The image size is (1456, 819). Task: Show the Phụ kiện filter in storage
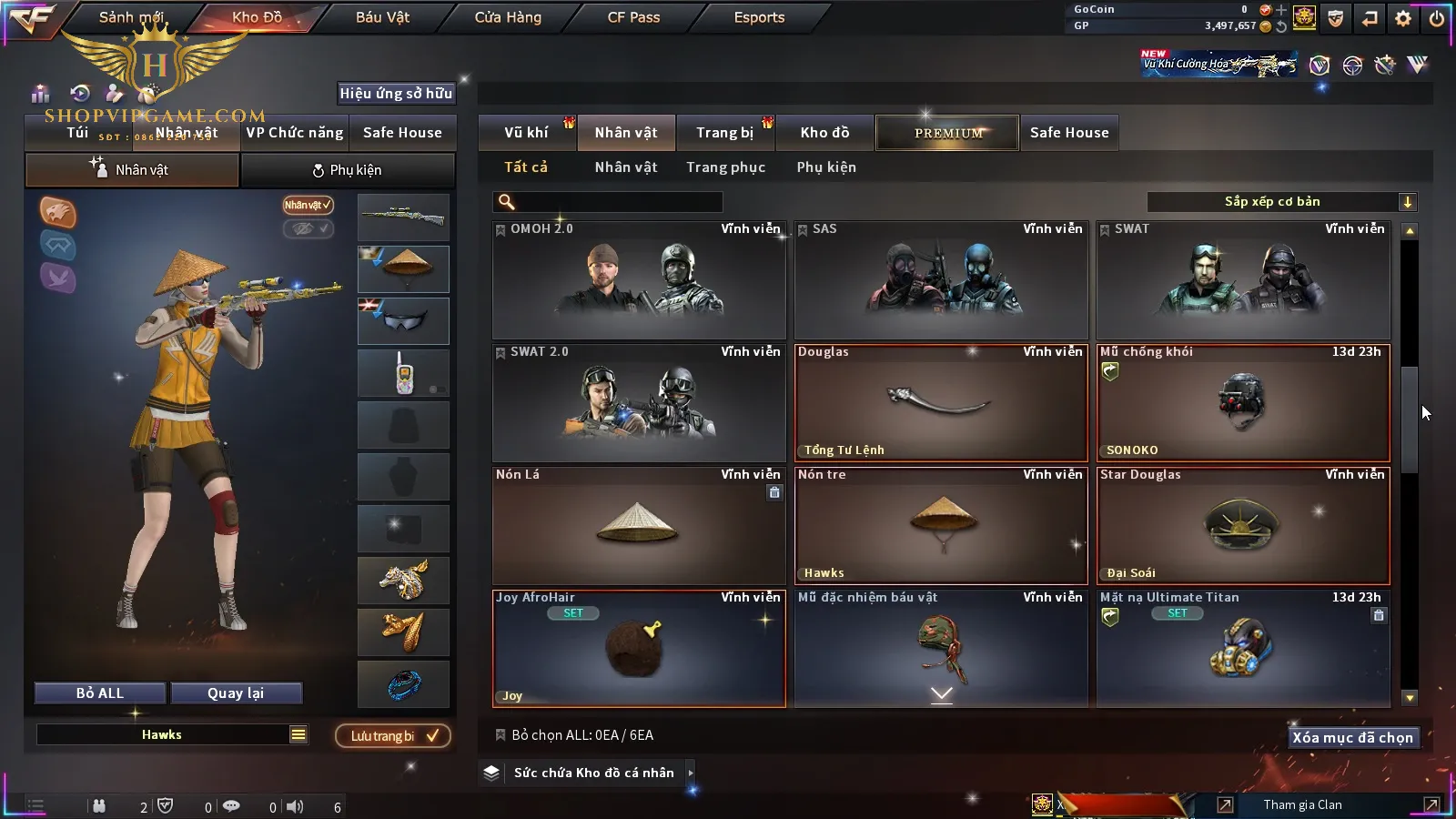coord(826,167)
